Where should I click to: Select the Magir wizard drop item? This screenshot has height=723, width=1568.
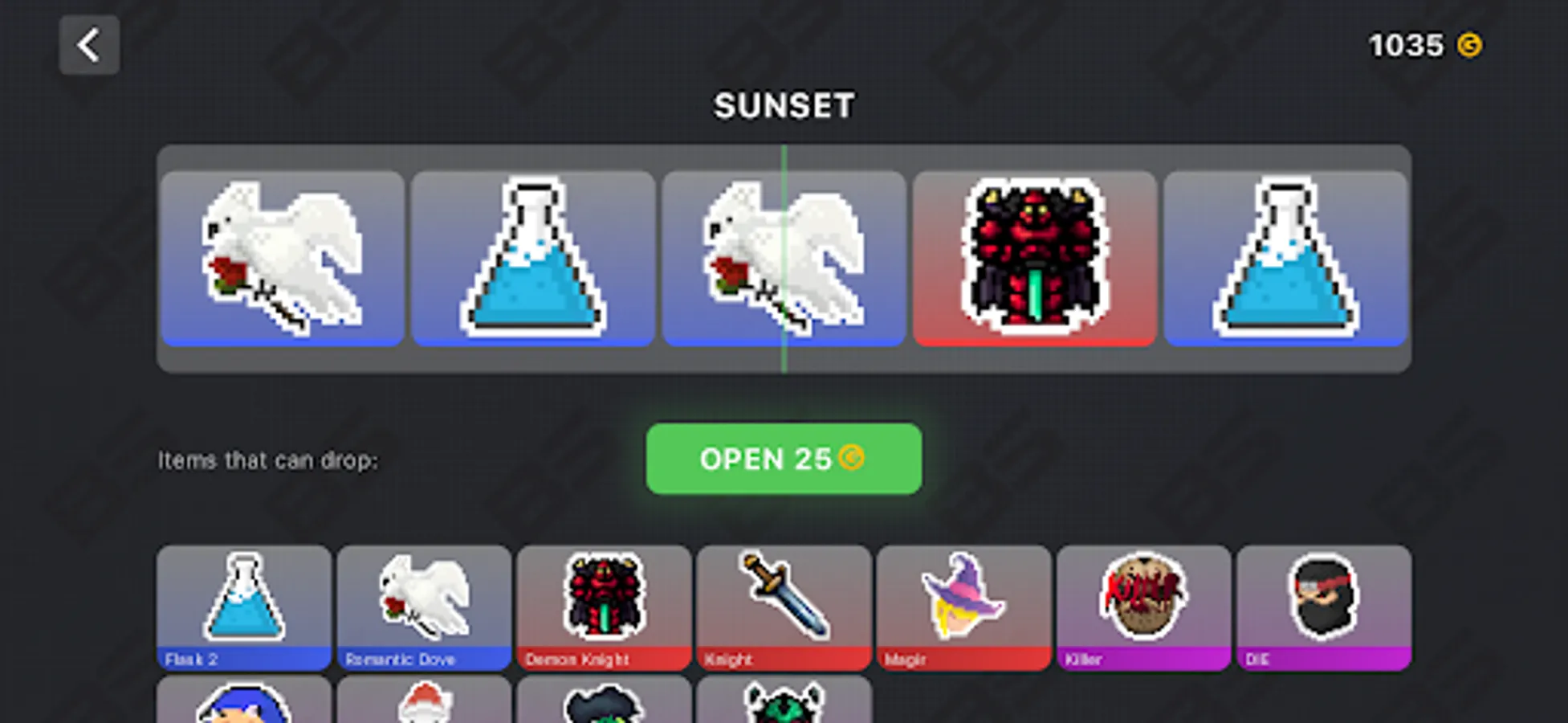(963, 607)
